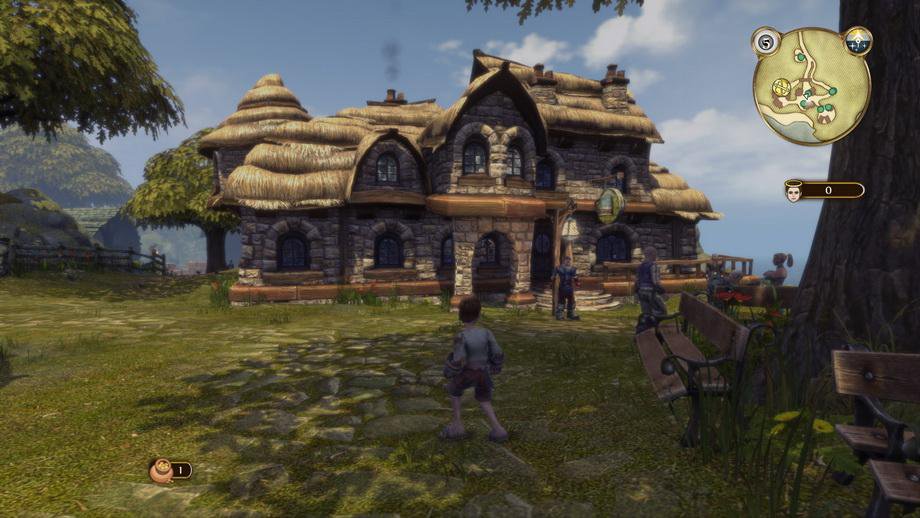Click the haloed face icon

click(794, 190)
